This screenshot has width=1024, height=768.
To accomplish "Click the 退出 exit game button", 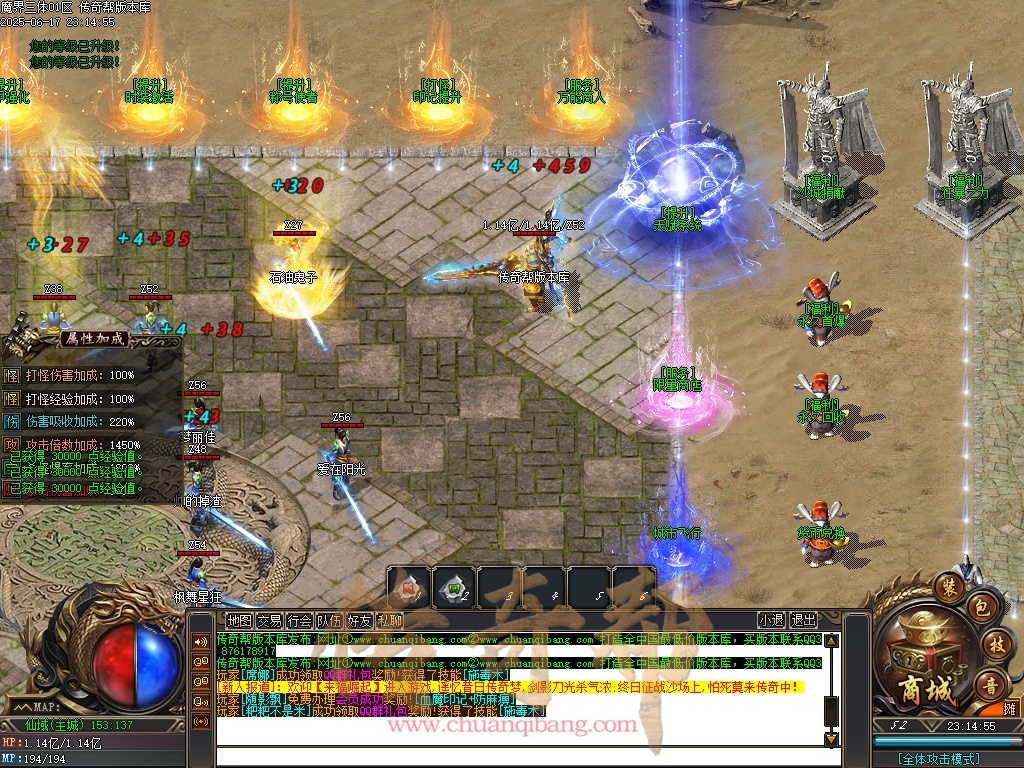I will coord(803,620).
